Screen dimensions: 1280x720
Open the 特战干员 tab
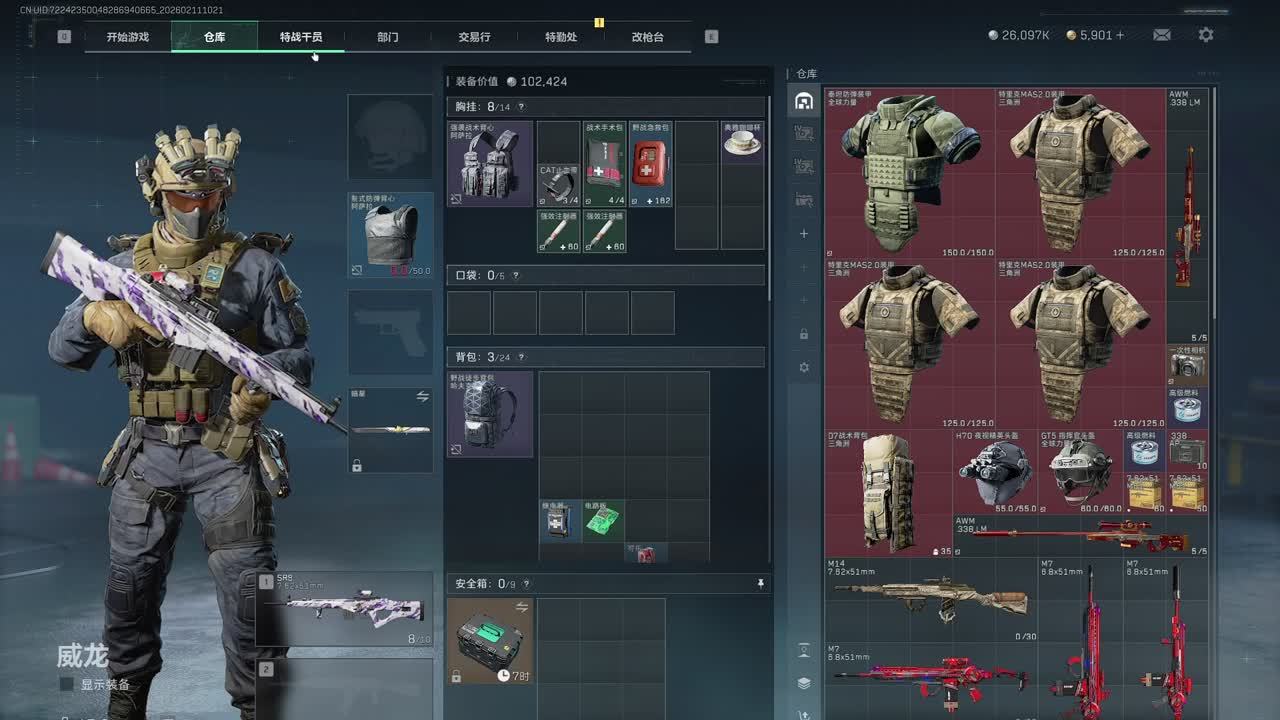(x=301, y=37)
